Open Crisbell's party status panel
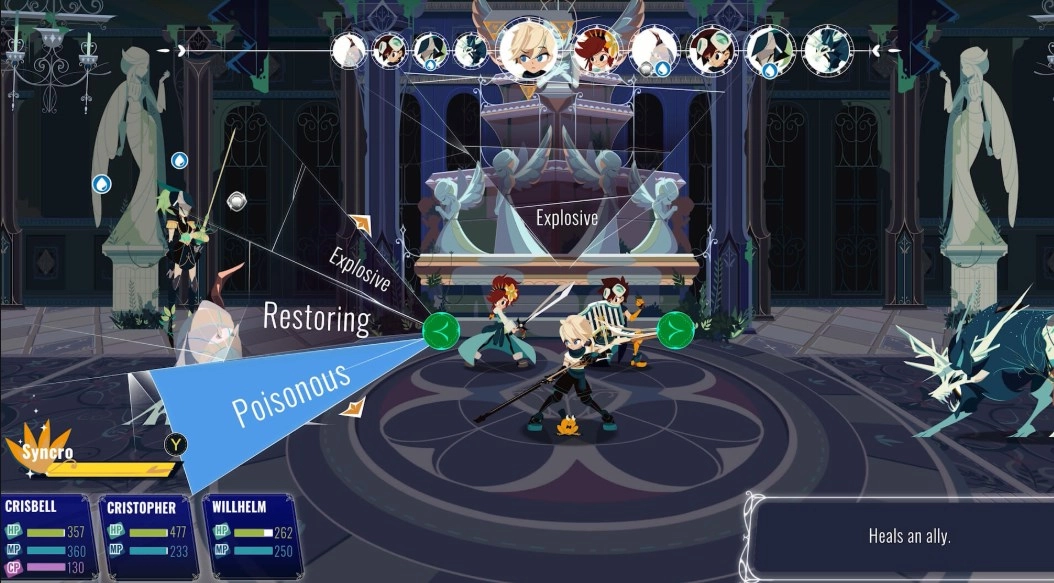This screenshot has height=583, width=1054. [x=49, y=537]
